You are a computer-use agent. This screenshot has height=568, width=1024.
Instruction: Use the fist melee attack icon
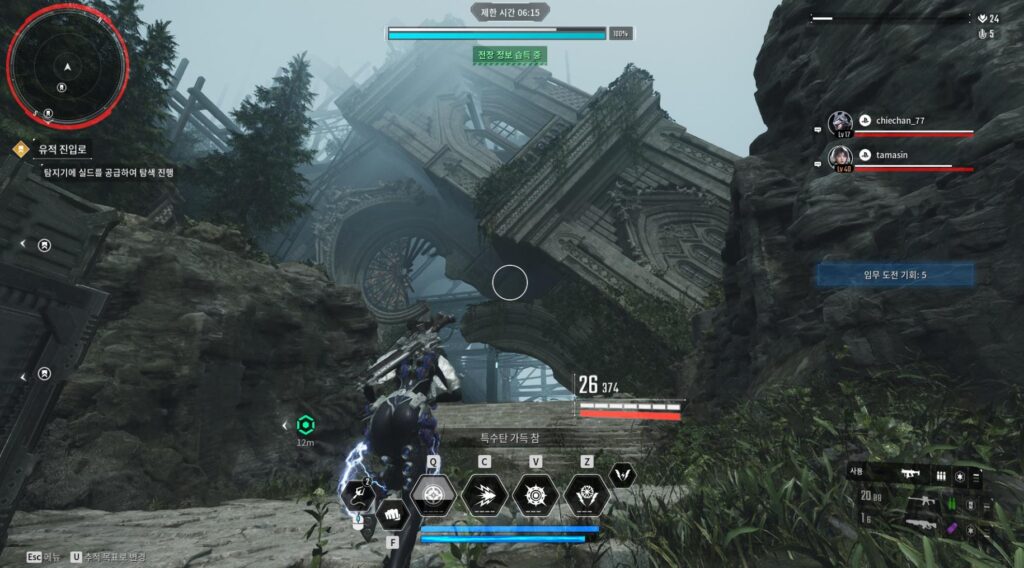coord(393,512)
